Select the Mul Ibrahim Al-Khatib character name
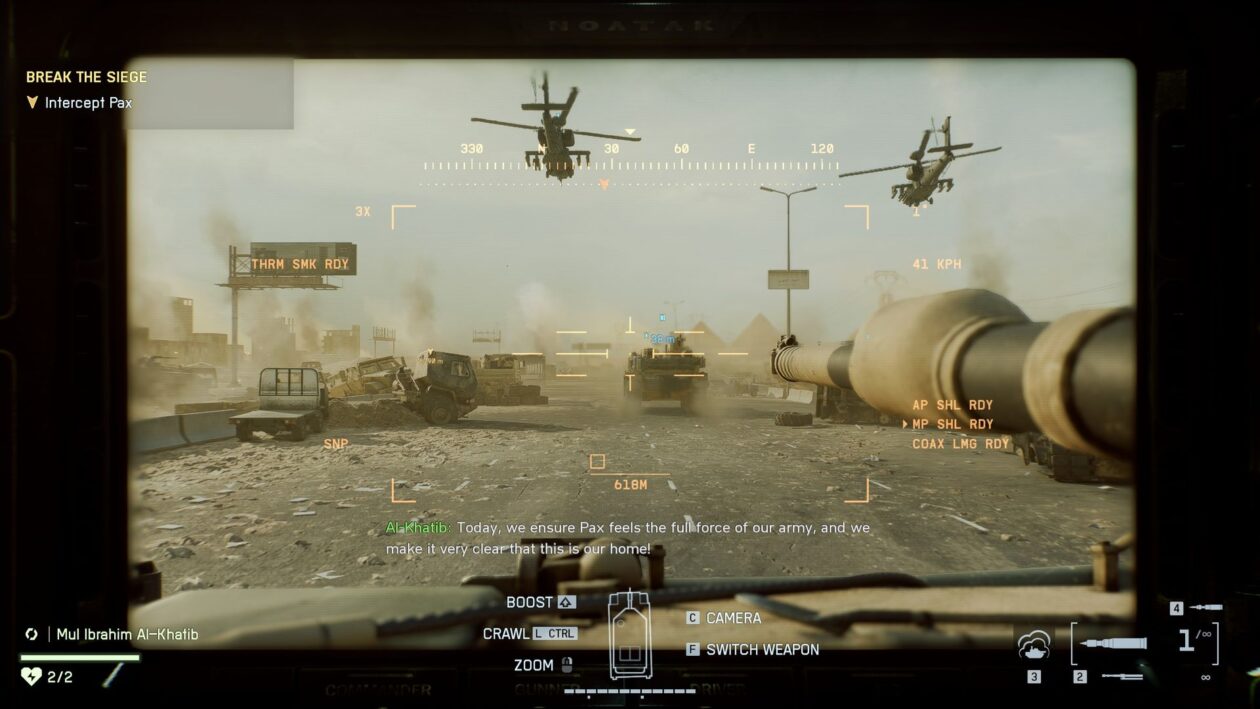Viewport: 1260px width, 709px height. point(127,634)
